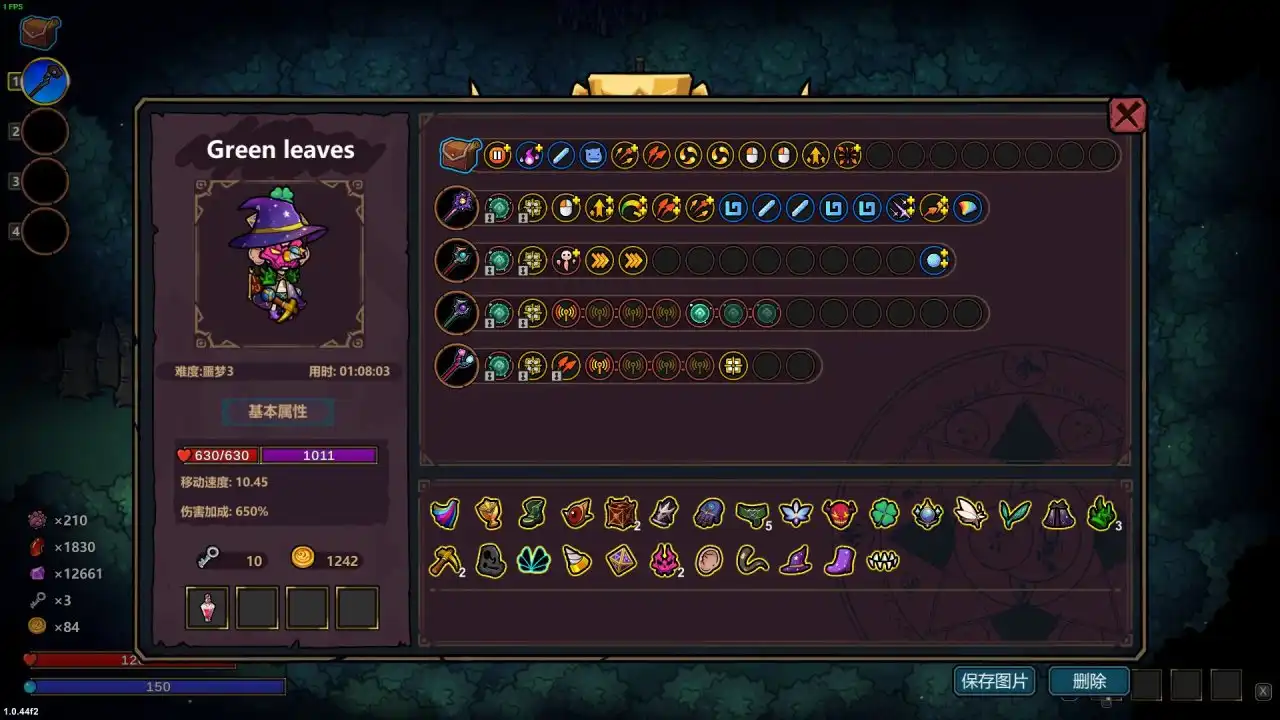The height and width of the screenshot is (720, 1280).
Task: Select a green gem node on fourth row
Action: [700, 313]
